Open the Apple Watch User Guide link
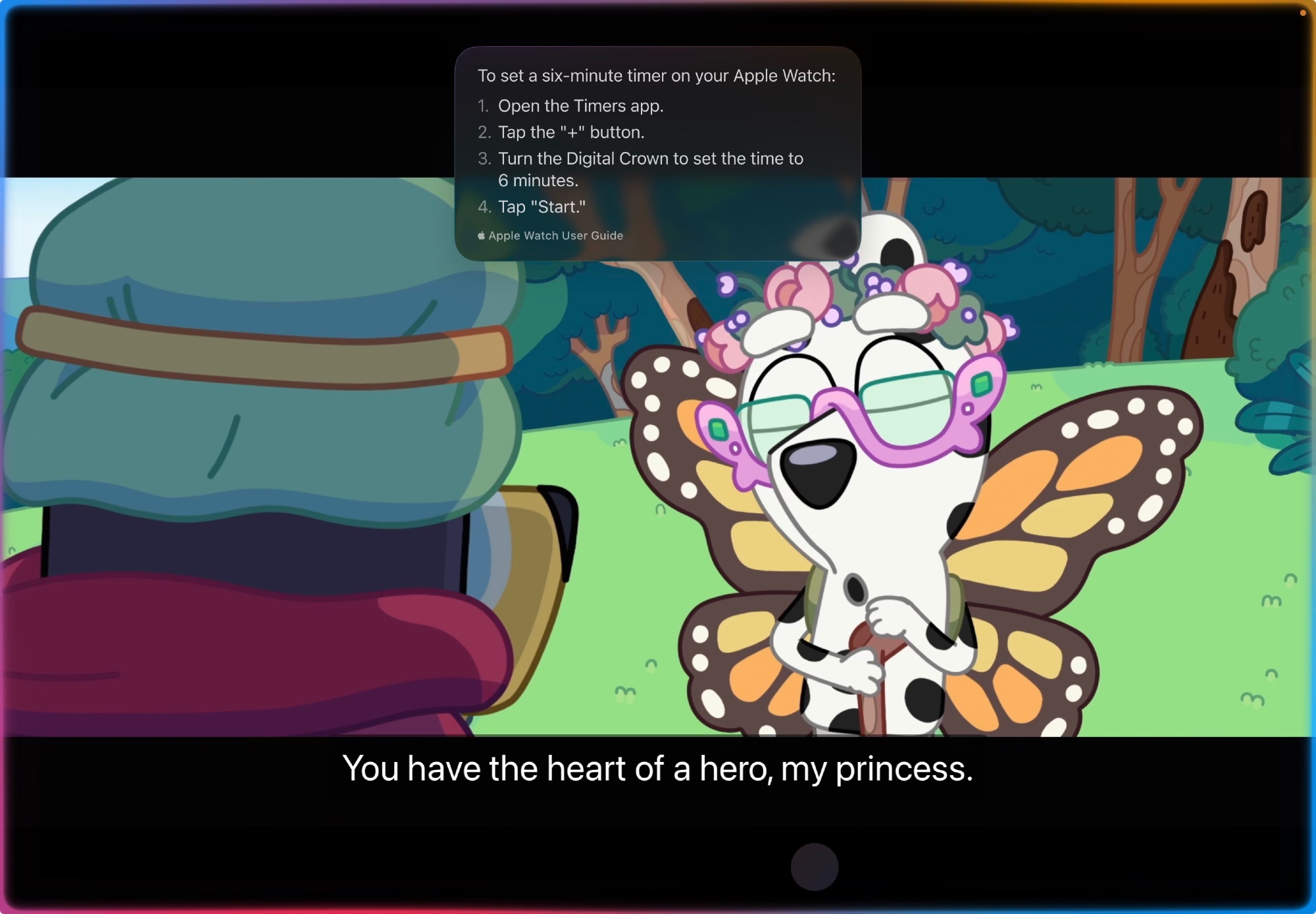1316x914 pixels. pos(557,235)
